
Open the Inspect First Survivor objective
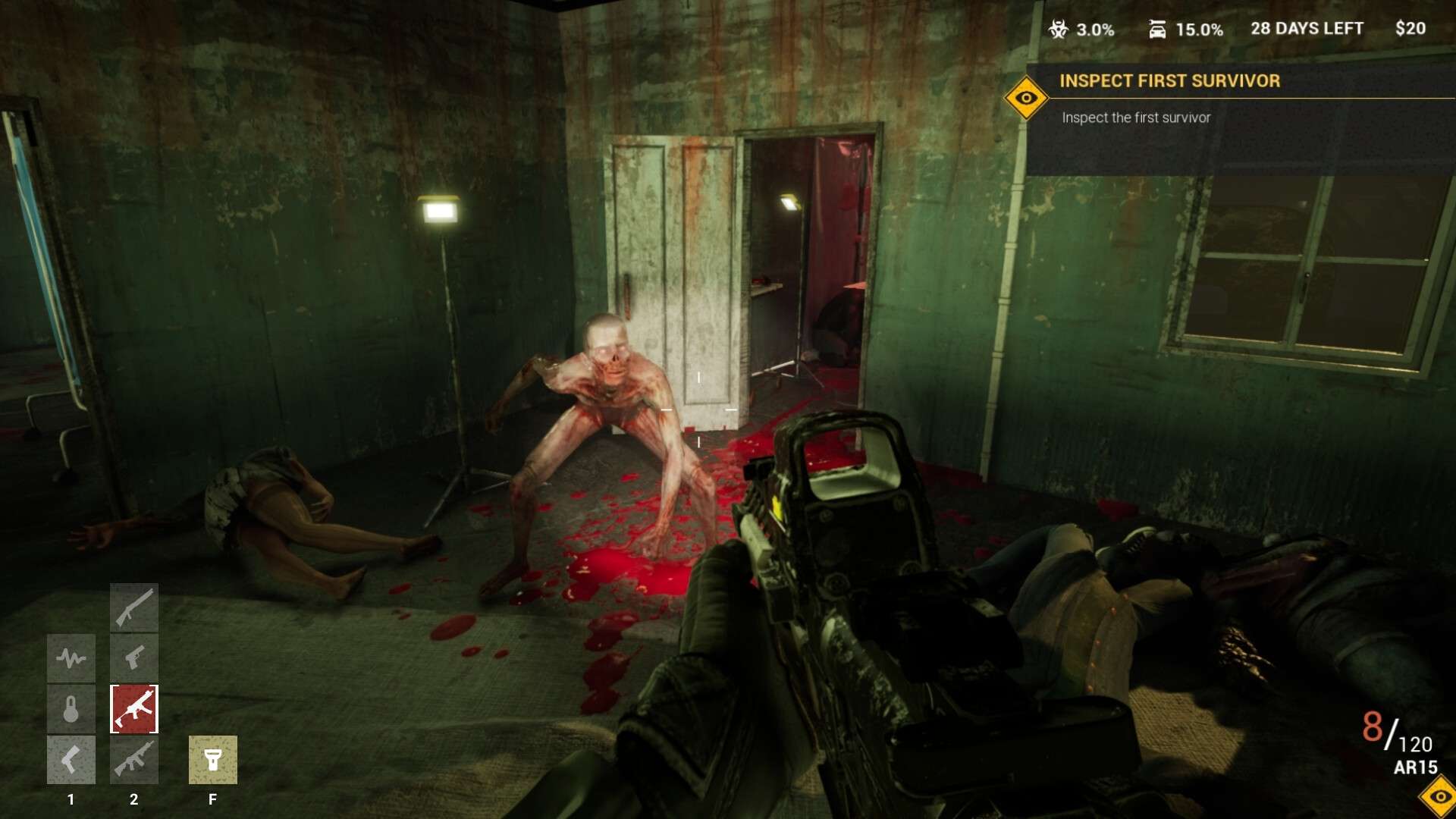tap(1169, 81)
